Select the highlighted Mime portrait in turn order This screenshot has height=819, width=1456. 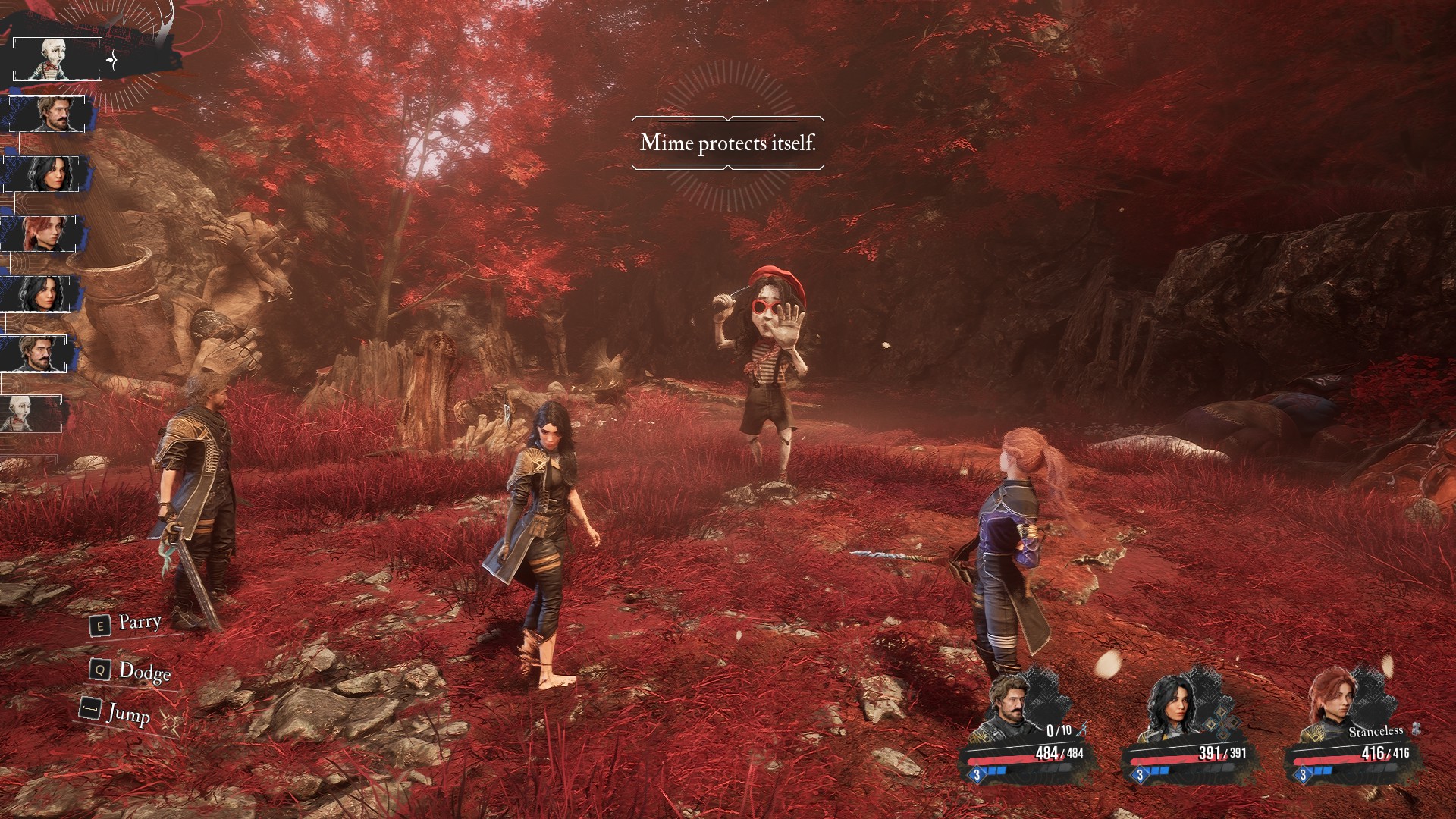[58, 59]
